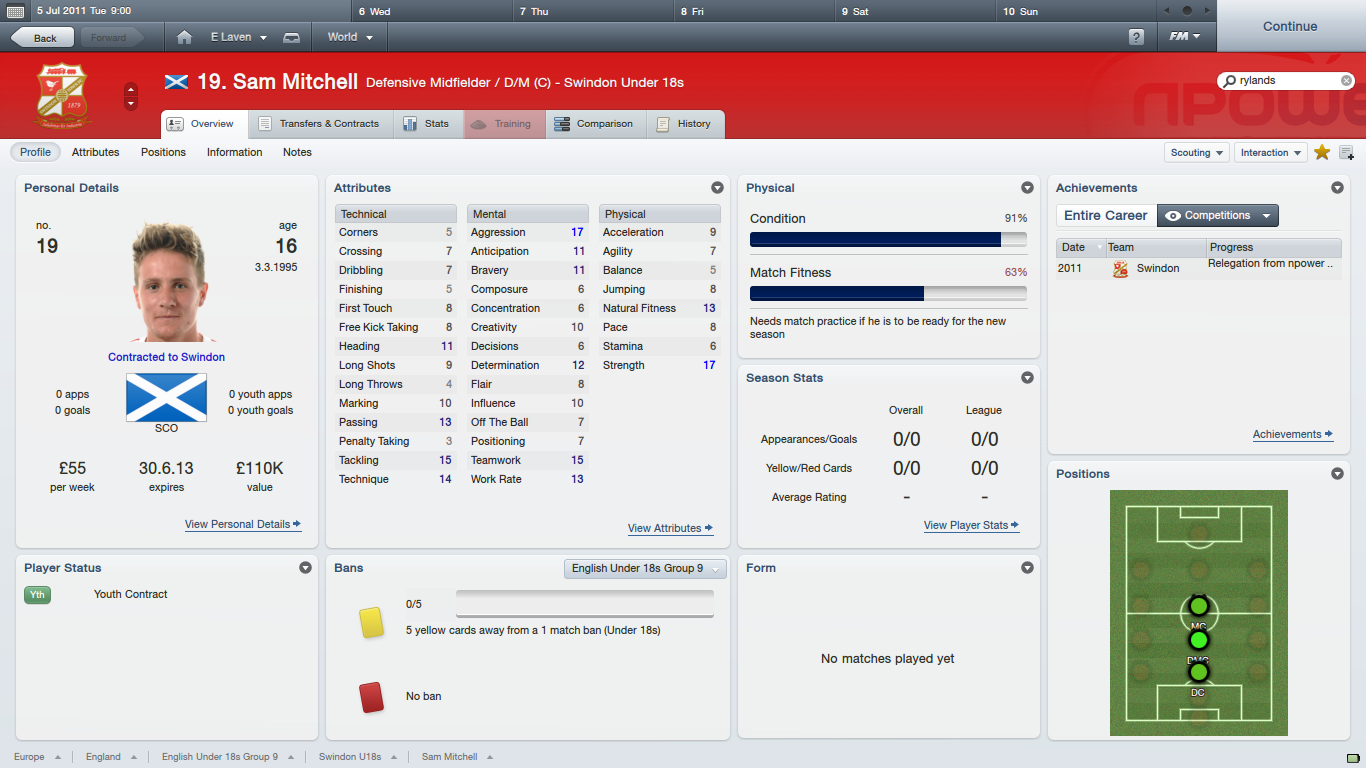Click the Continue button

(x=1290, y=26)
